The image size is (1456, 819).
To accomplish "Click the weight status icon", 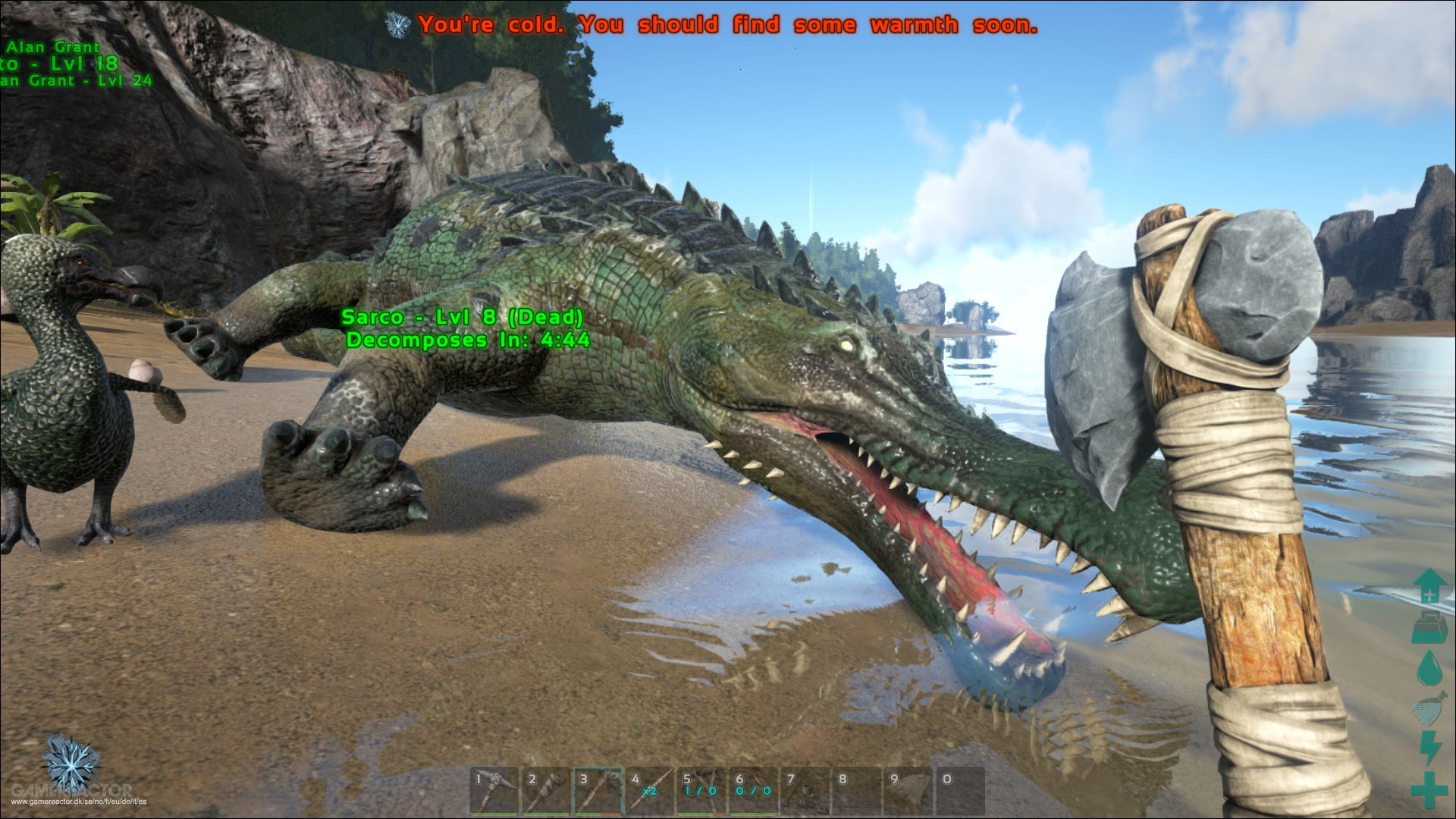I will [x=1429, y=627].
